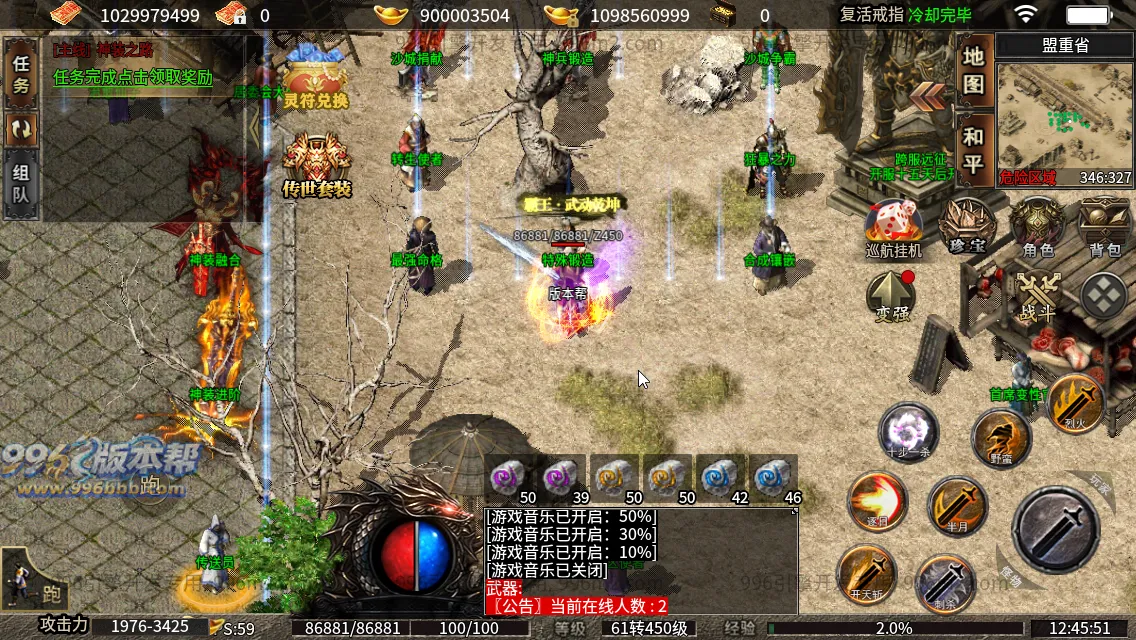
Task: Use the blue scroll with 46 count
Action: (774, 478)
